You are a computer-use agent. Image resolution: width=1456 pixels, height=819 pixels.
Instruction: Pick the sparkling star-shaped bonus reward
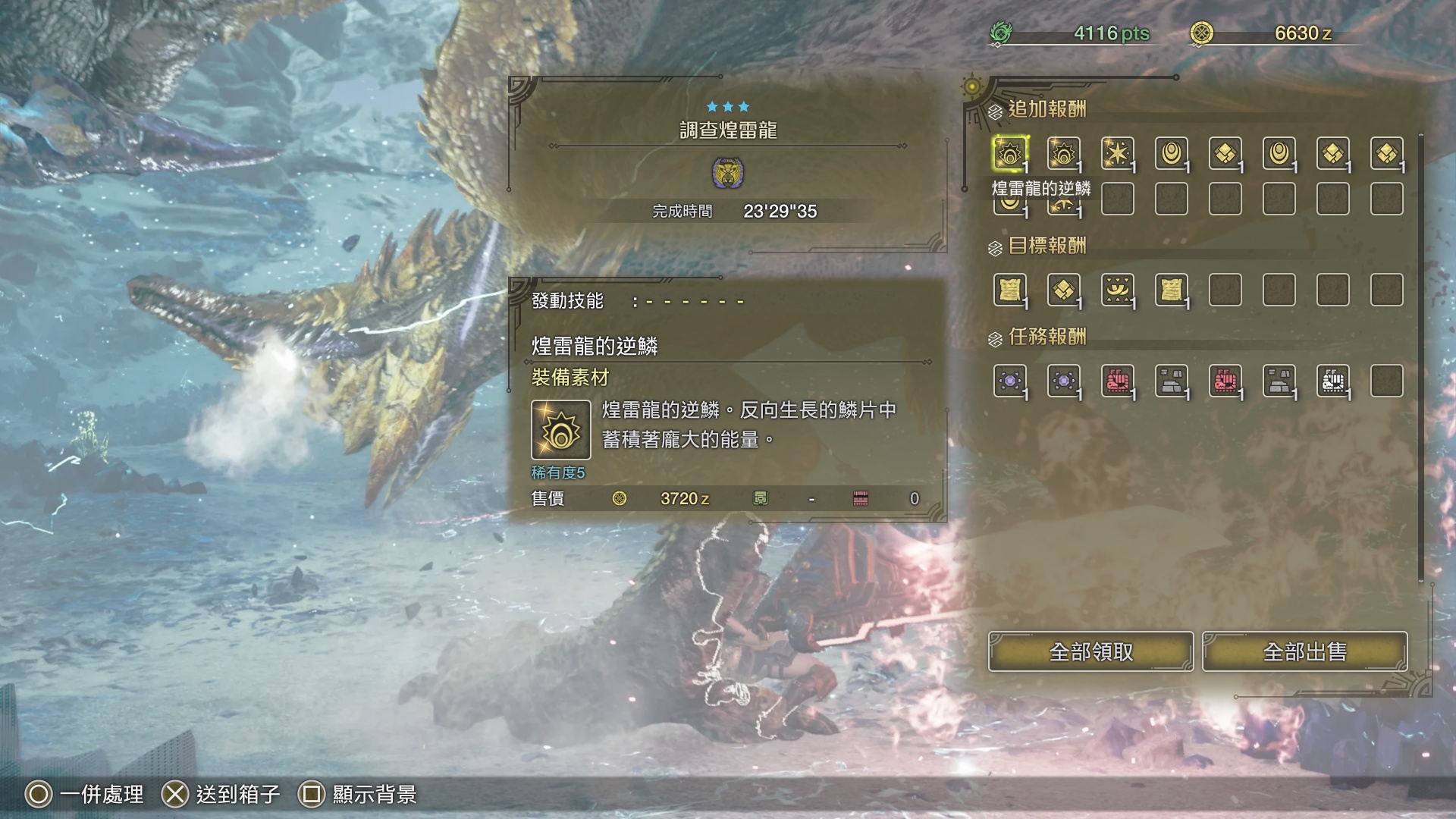coord(1117,154)
